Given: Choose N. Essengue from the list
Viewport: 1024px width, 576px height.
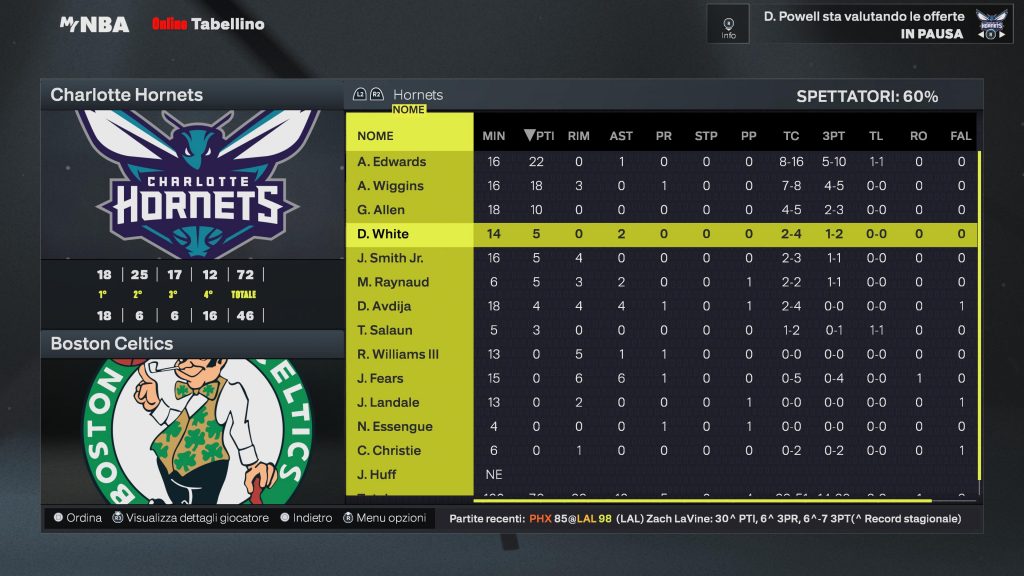Looking at the screenshot, I should [395, 426].
